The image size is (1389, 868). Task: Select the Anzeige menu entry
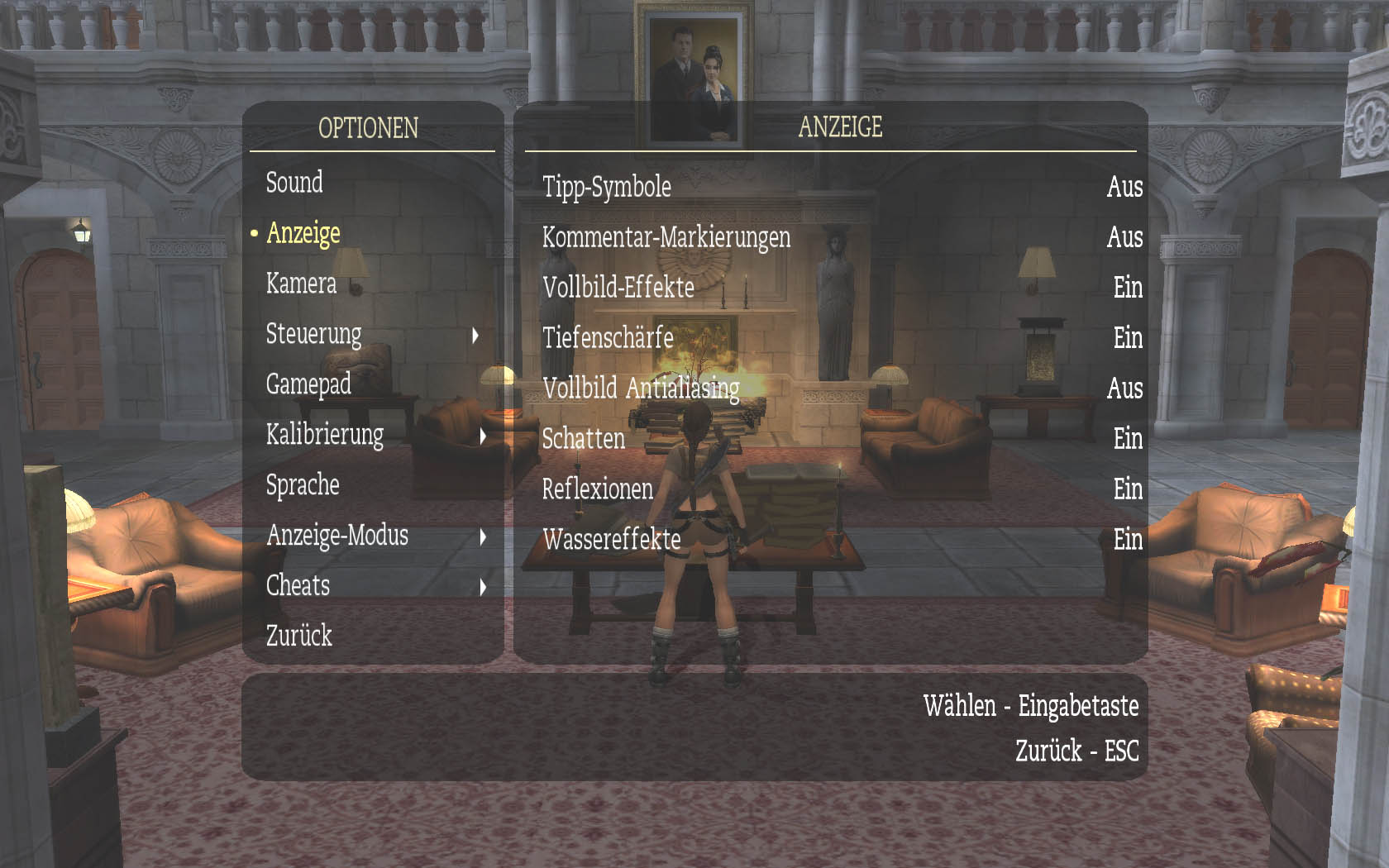tap(303, 234)
